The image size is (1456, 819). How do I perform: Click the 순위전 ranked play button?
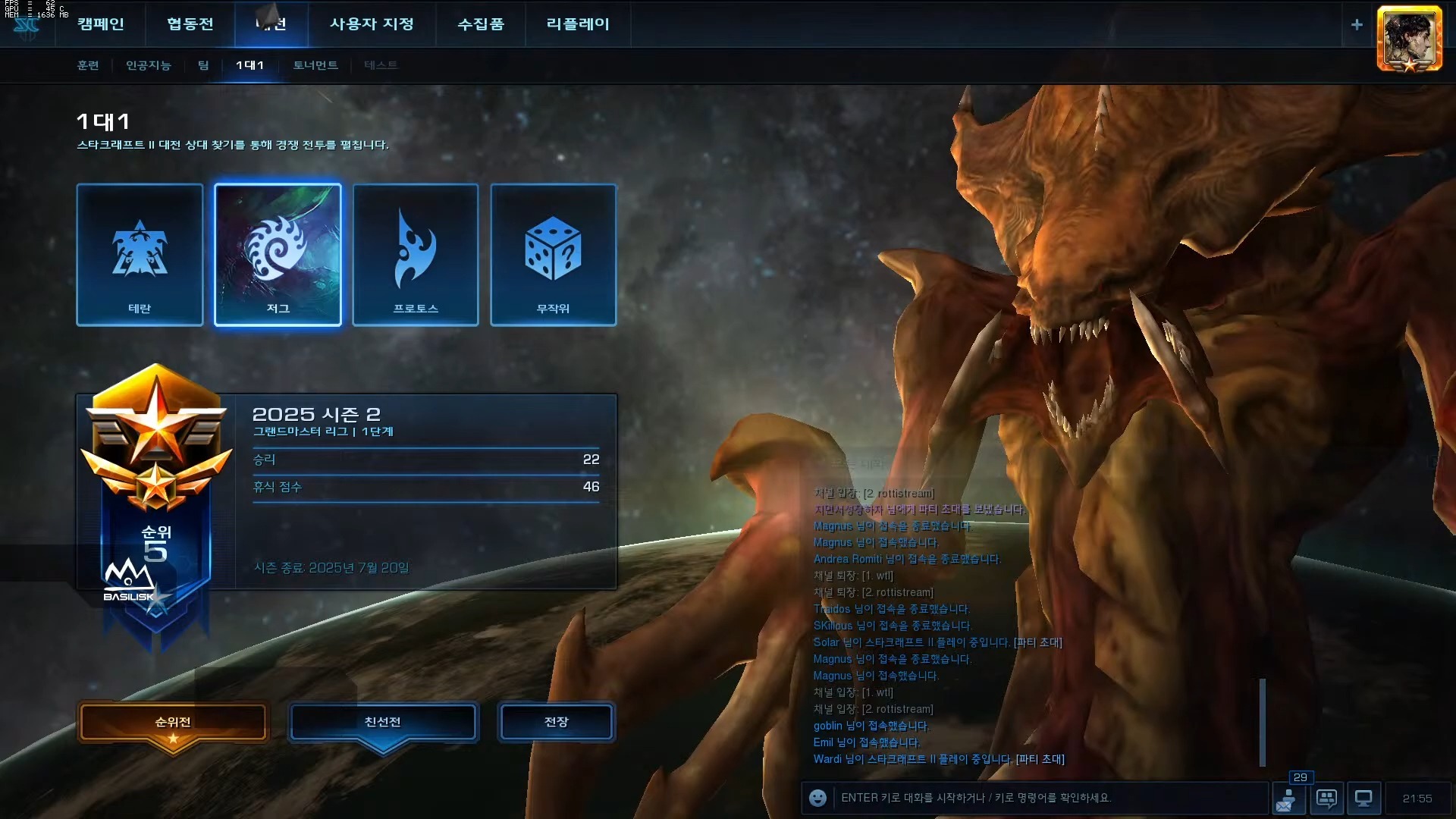click(173, 723)
